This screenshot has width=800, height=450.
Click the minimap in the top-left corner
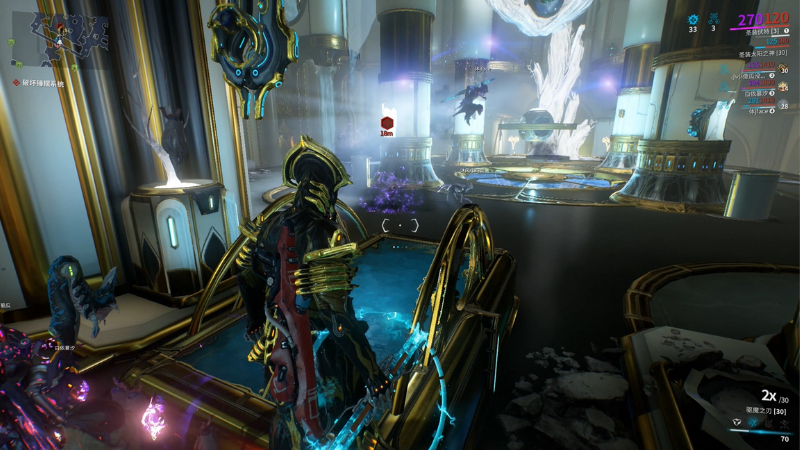tap(64, 33)
